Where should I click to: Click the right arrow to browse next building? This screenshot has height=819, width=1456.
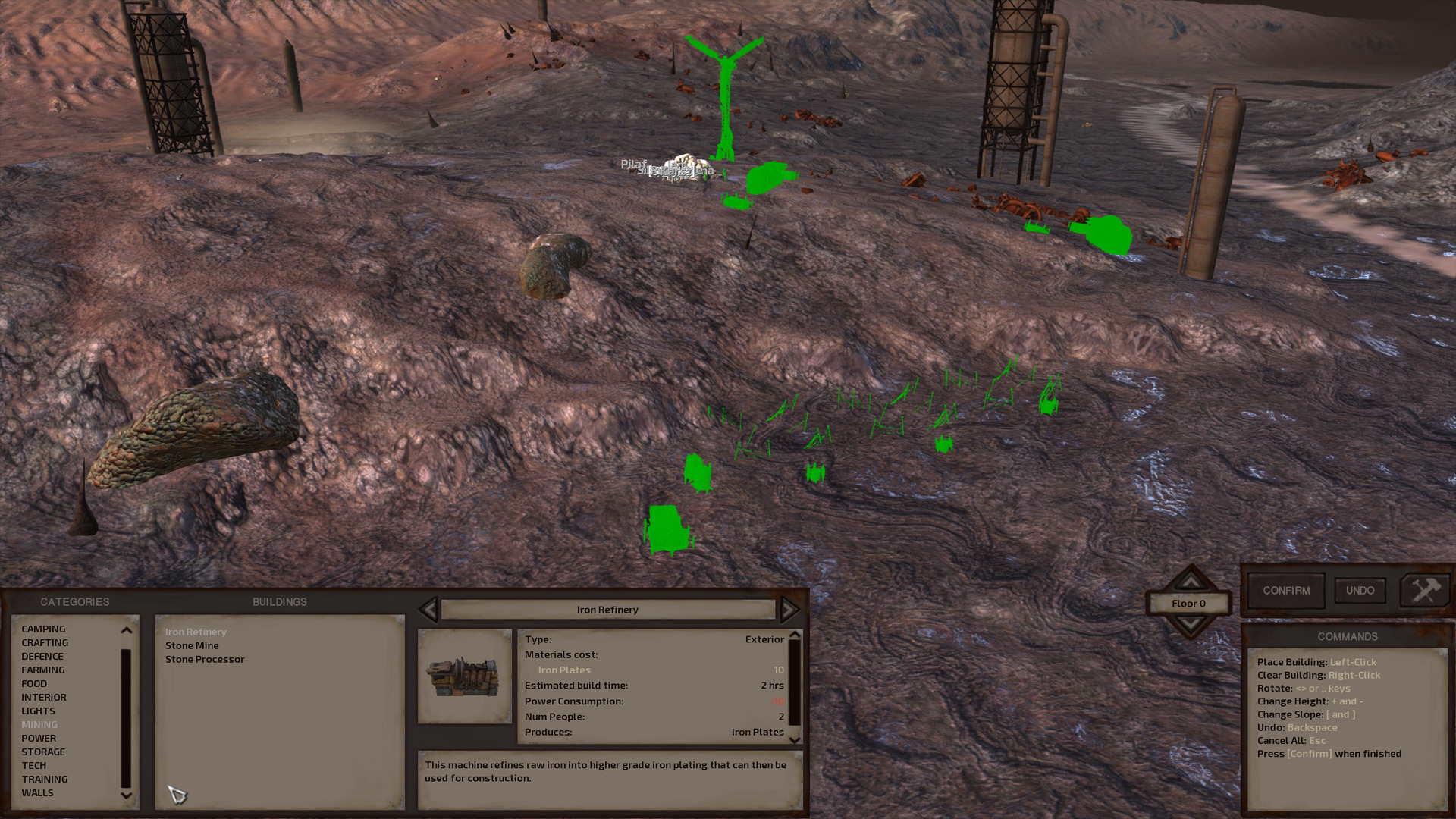[x=790, y=609]
